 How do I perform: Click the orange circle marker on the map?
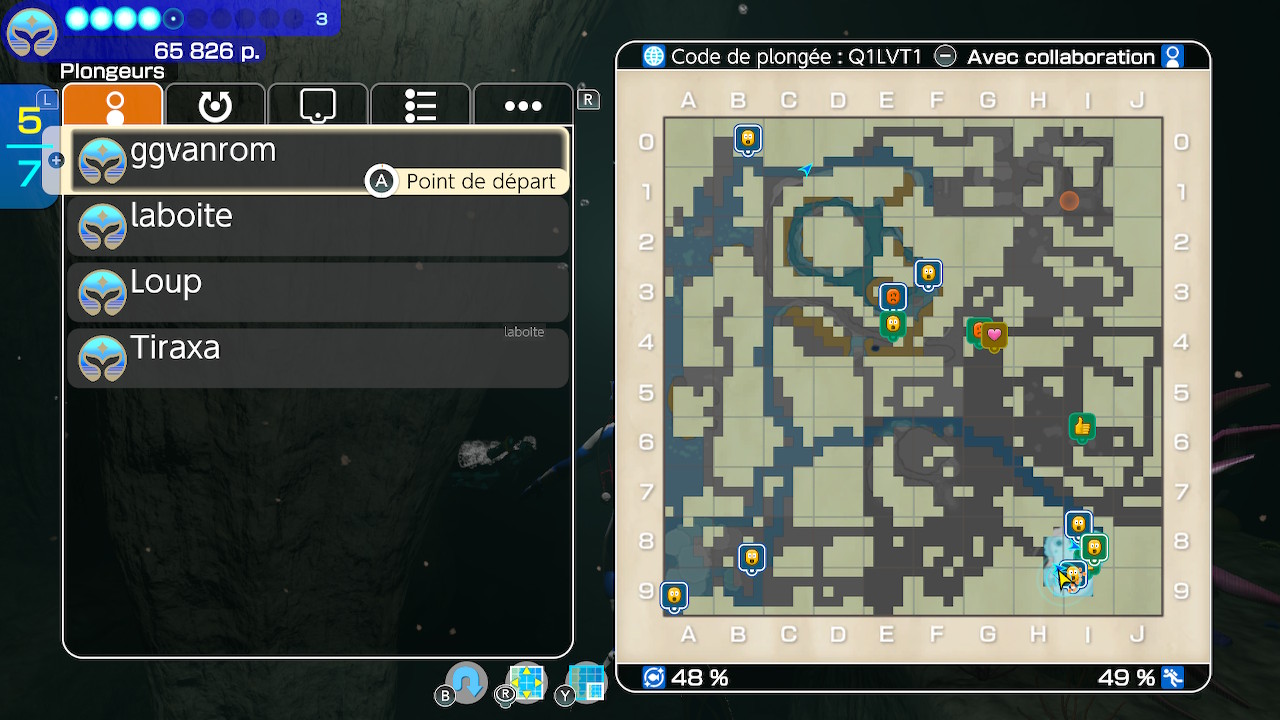click(1069, 201)
